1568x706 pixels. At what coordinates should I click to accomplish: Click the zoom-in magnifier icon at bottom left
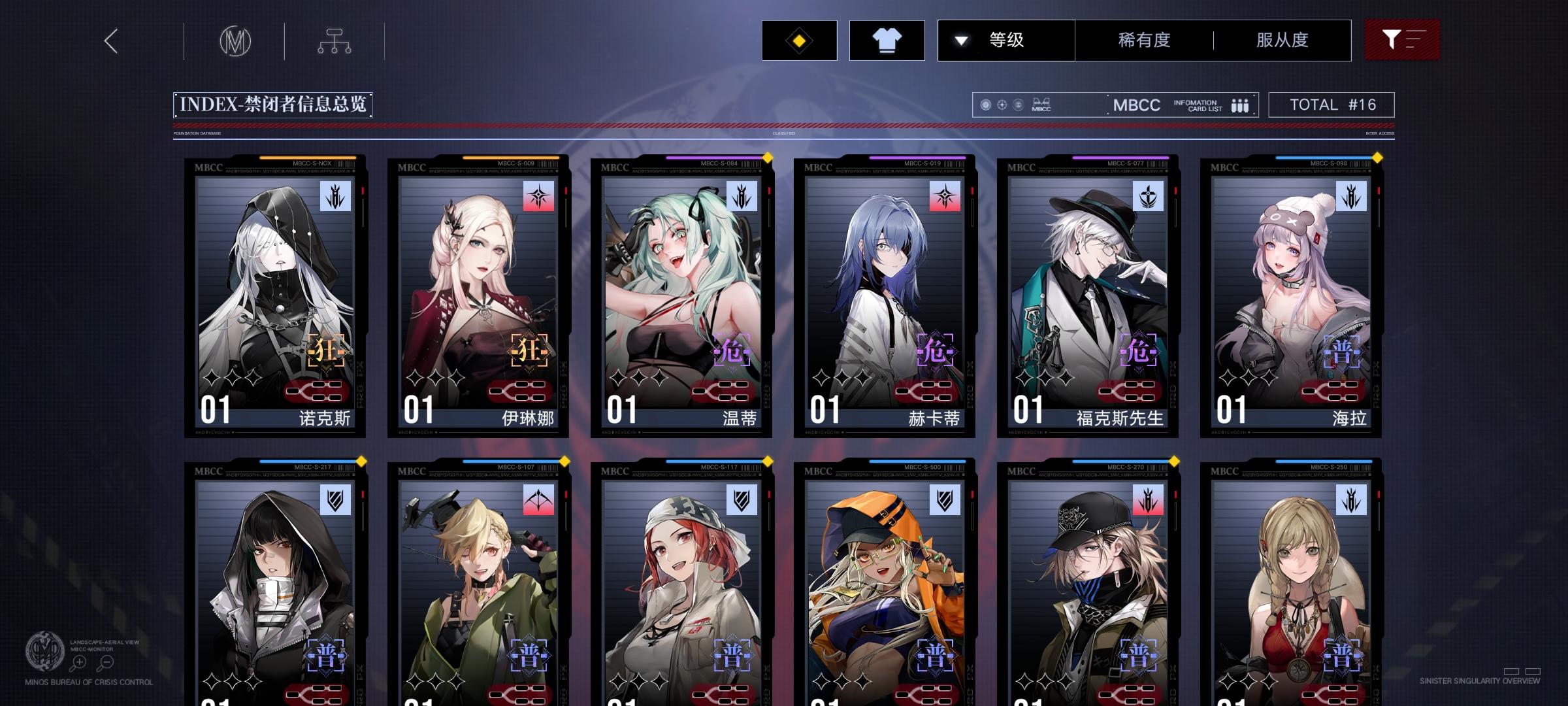(x=78, y=662)
